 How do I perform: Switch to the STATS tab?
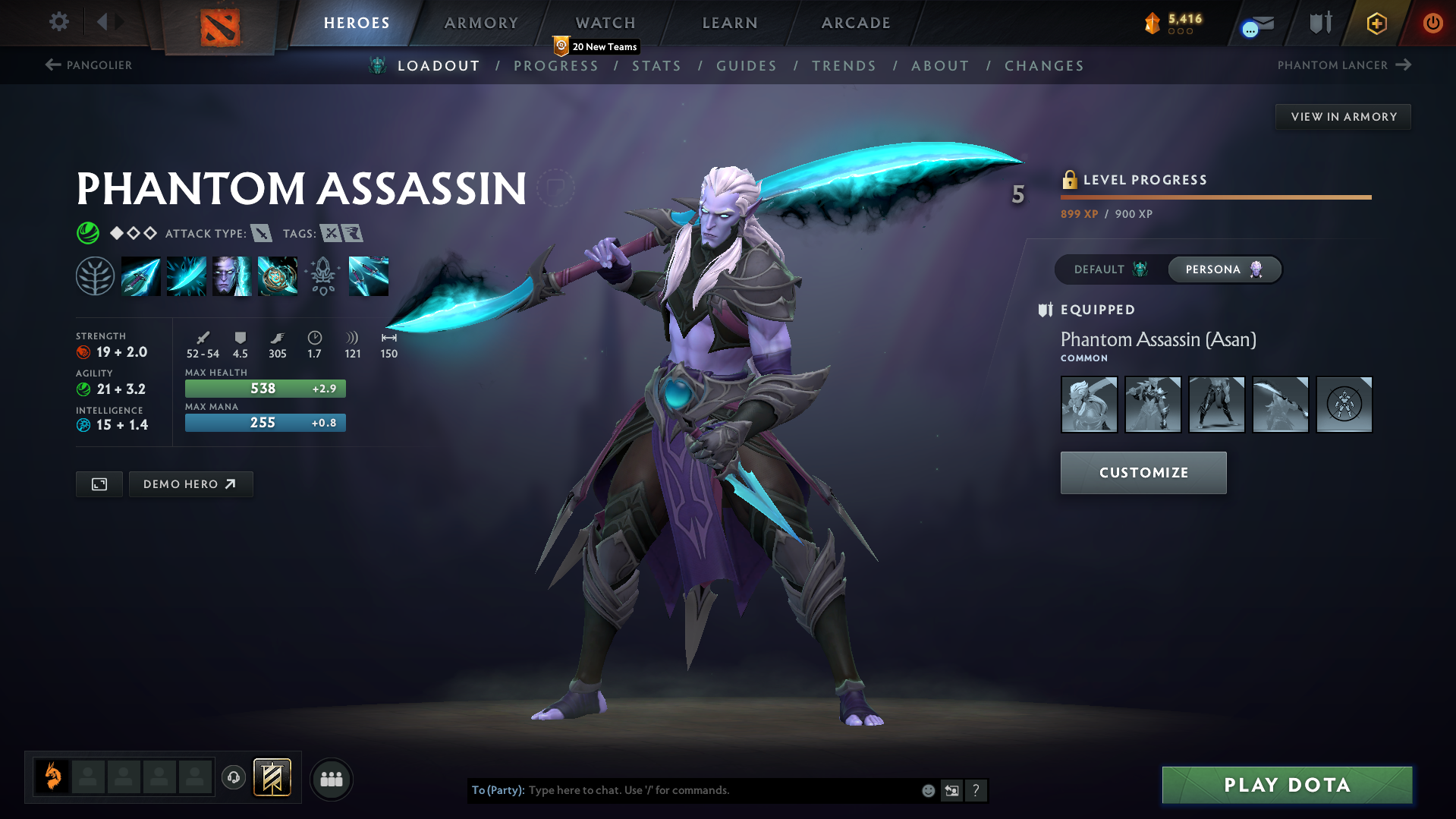[656, 65]
